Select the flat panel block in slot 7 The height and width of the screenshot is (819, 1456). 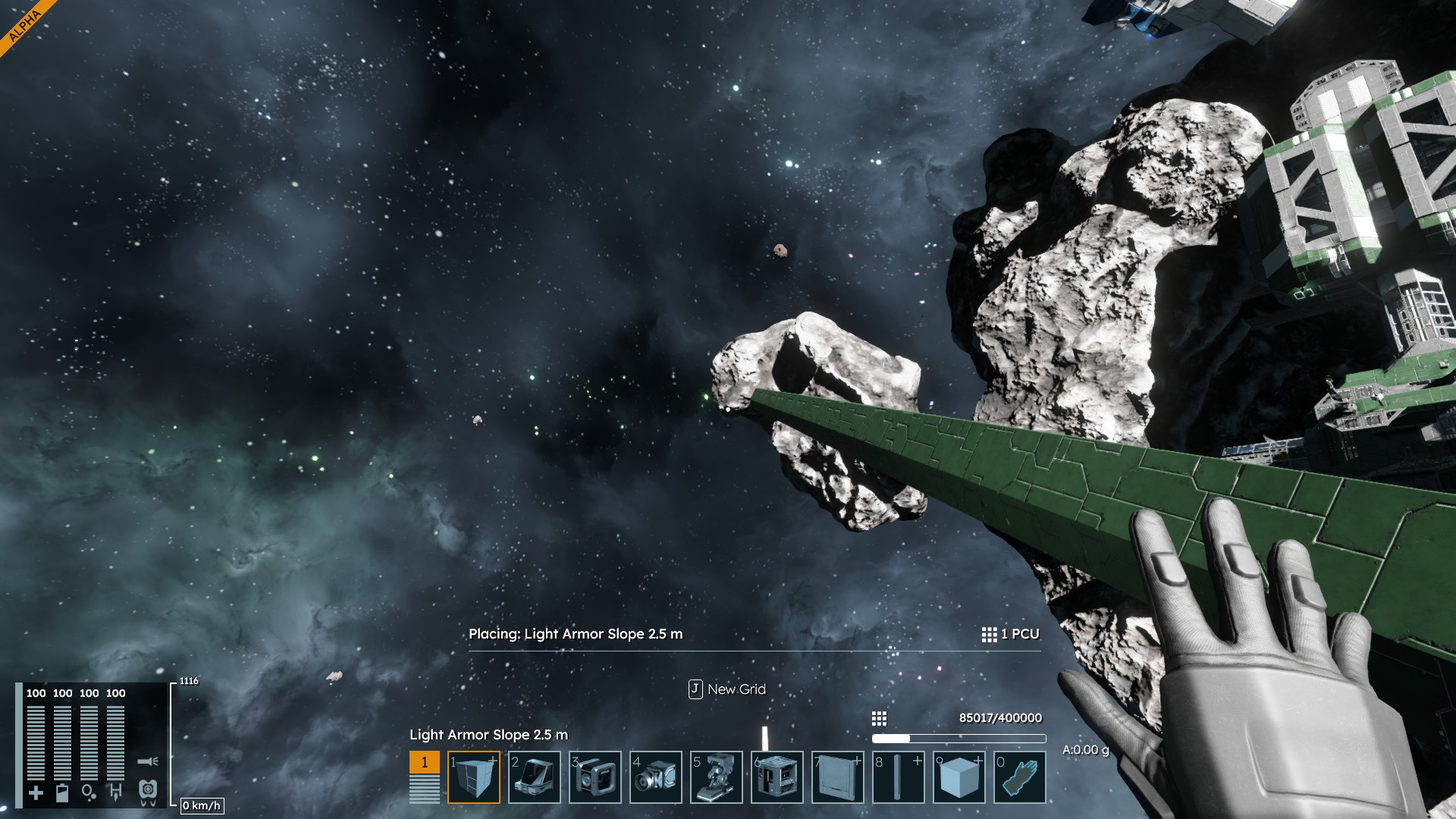tap(838, 777)
